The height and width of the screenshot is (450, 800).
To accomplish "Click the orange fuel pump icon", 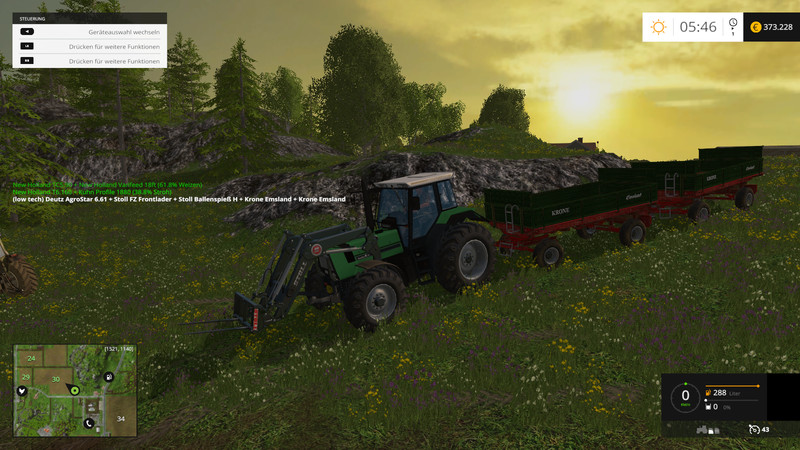I will point(709,393).
